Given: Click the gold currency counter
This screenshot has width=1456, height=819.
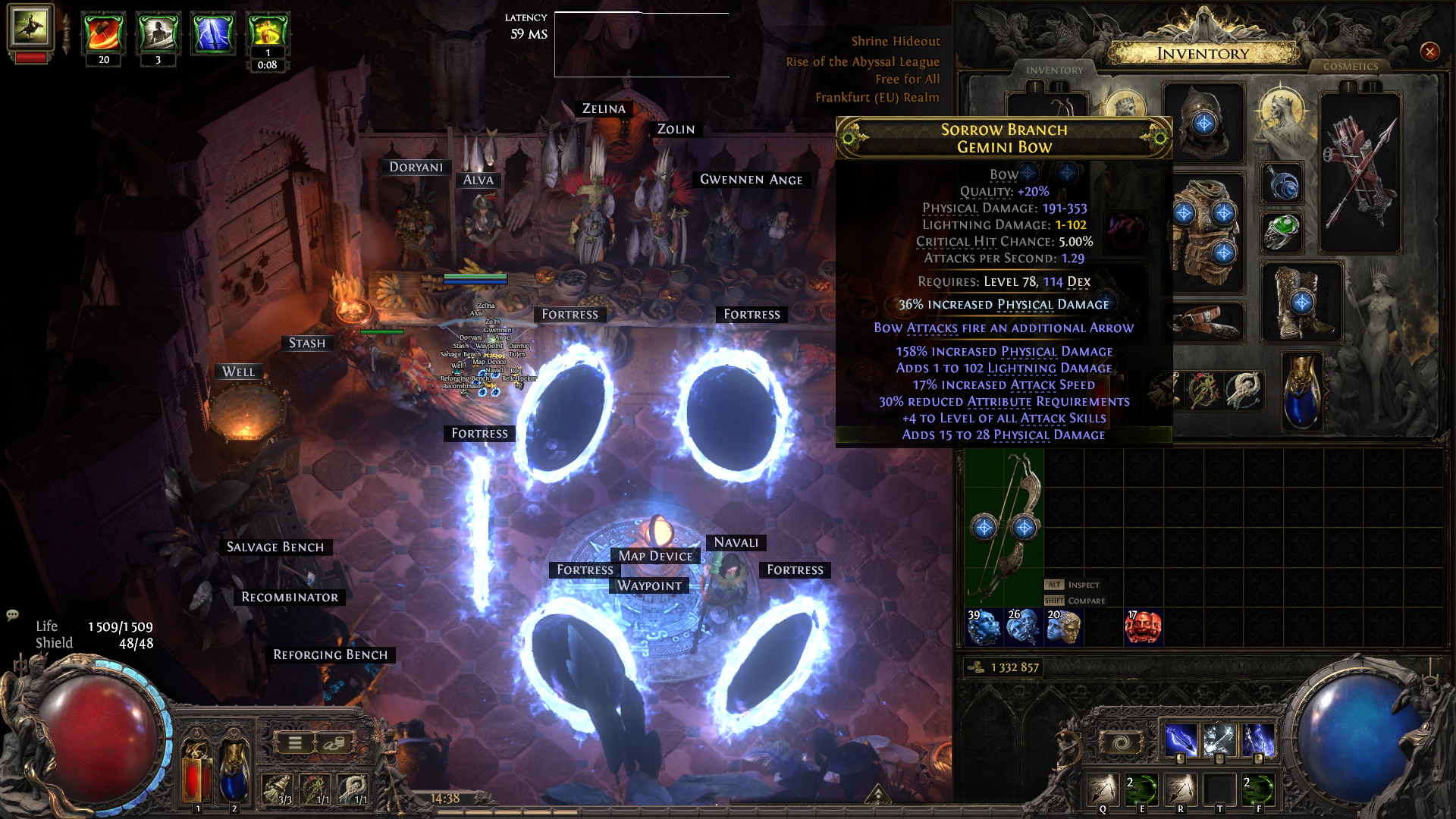Looking at the screenshot, I should click(1004, 667).
